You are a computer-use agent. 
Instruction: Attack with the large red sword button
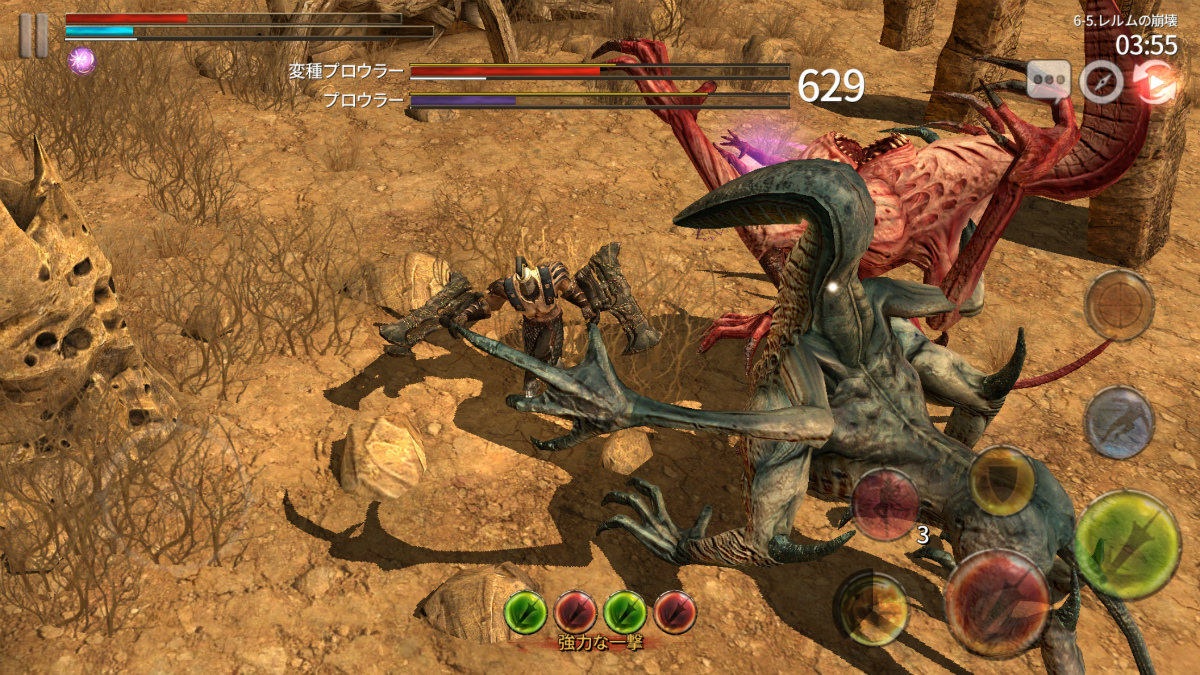(997, 603)
